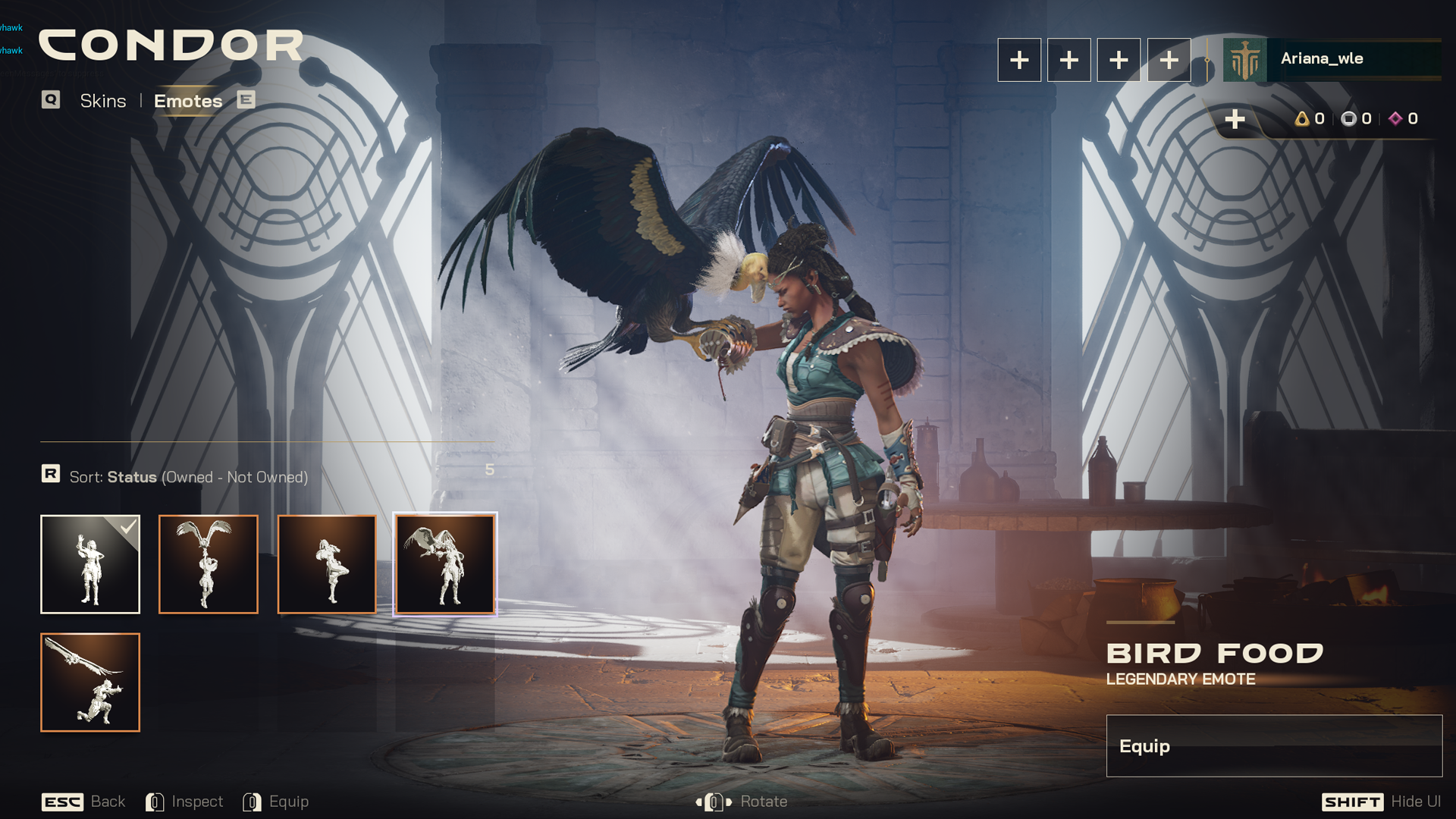This screenshot has height=819, width=1456.
Task: Equip the Bird Food emote
Action: point(1273,746)
